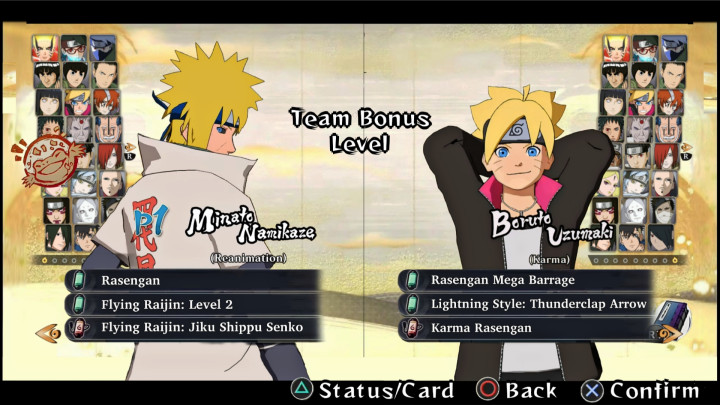Pick Naruto's portrait in Boruto's roster grid
720x405 pixels.
(618, 47)
